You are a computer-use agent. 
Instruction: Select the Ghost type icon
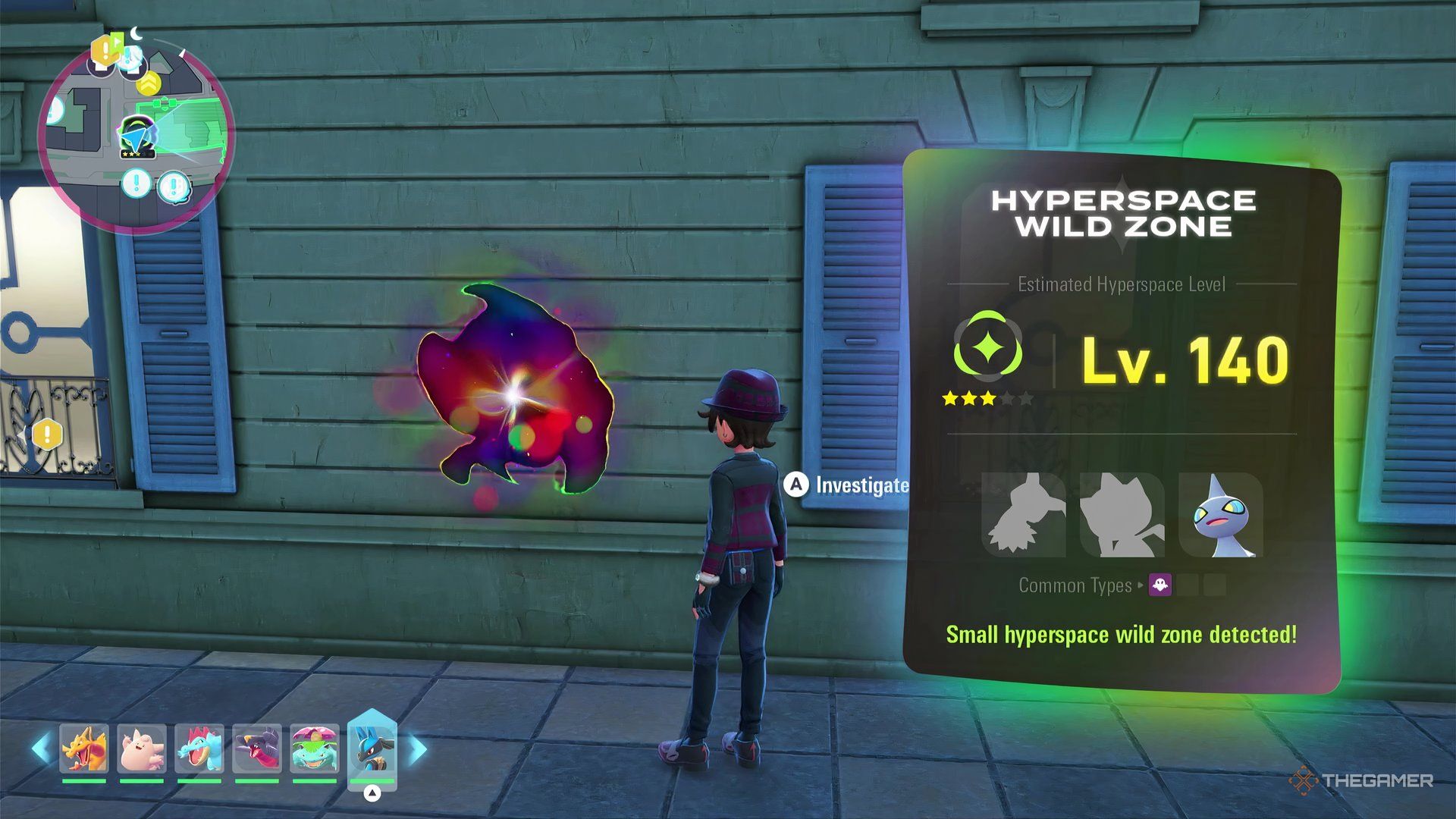point(1160,585)
